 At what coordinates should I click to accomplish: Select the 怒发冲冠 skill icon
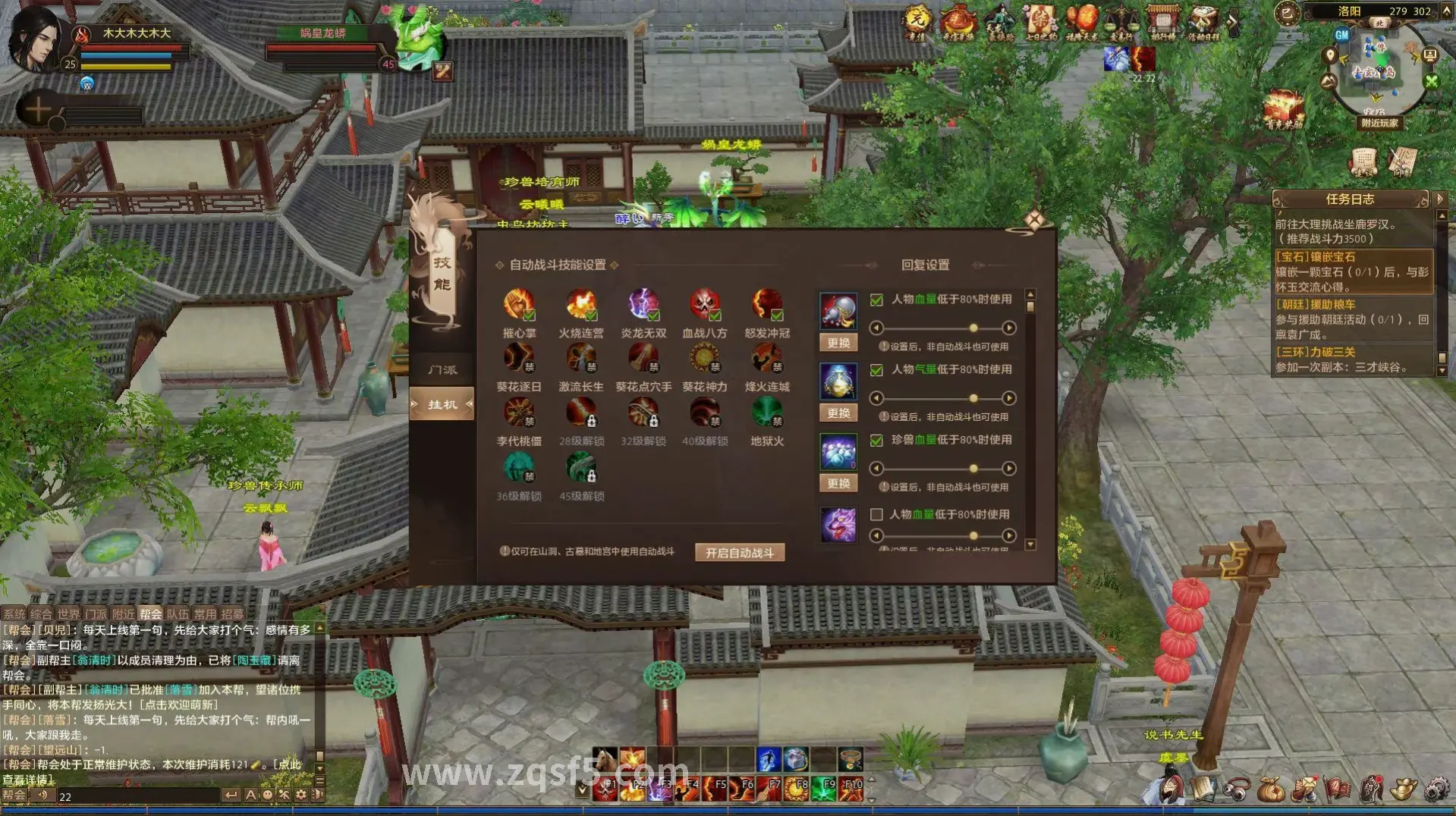pyautogui.click(x=766, y=304)
